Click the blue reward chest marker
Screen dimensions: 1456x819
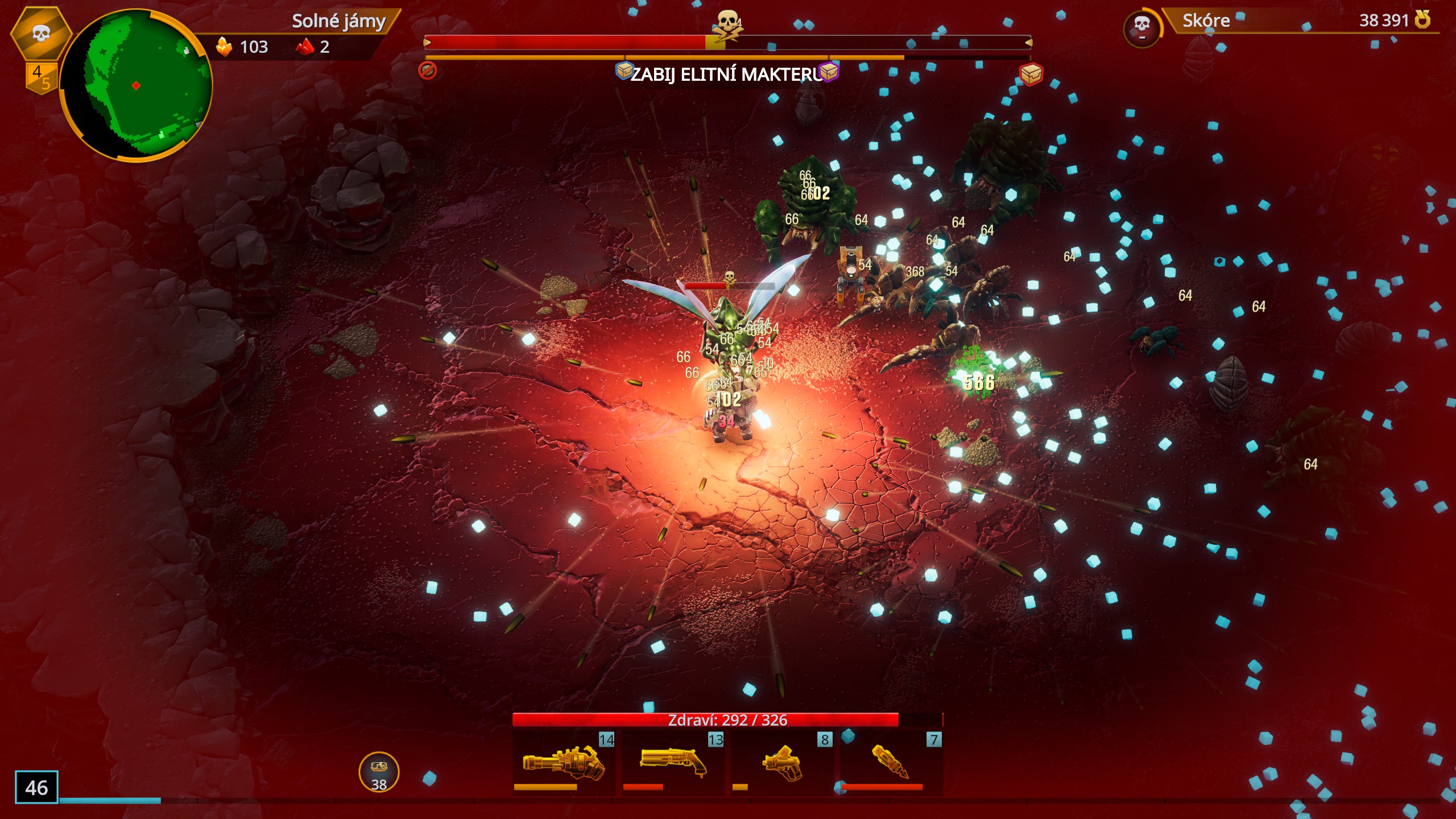[624, 71]
